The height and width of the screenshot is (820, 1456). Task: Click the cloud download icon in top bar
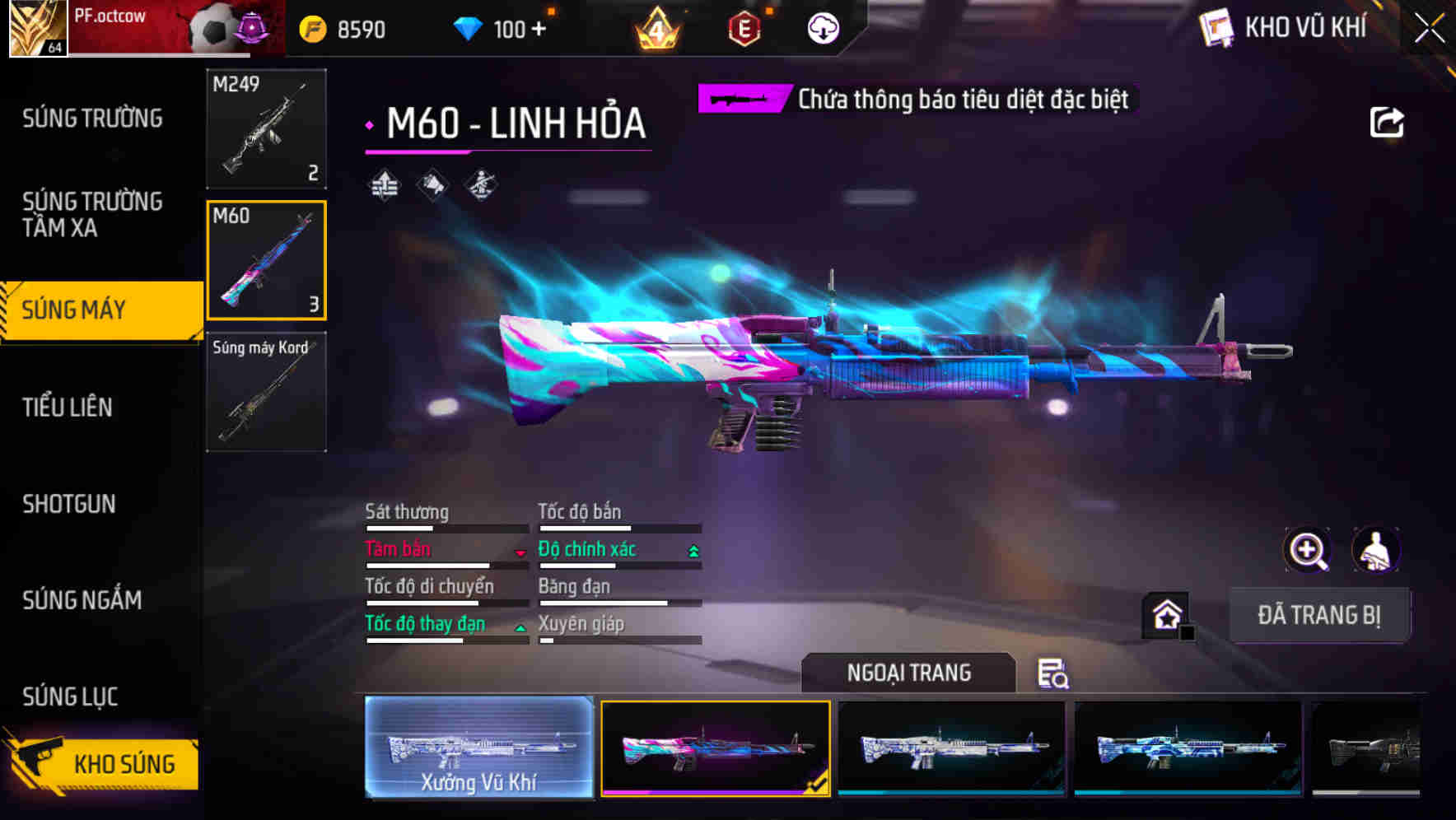coord(823,27)
